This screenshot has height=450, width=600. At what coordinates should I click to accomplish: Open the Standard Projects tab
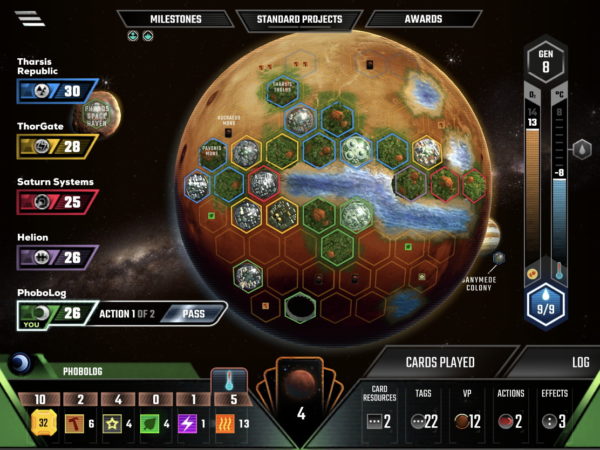click(299, 19)
